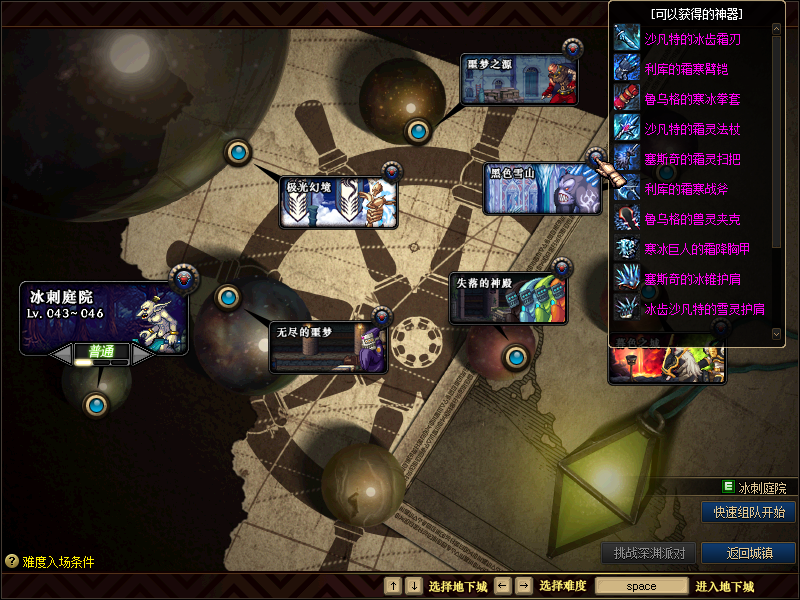Screen dimensions: 800x600
Task: Raise difficulty with arrow right of 普通
Action: coord(141,352)
